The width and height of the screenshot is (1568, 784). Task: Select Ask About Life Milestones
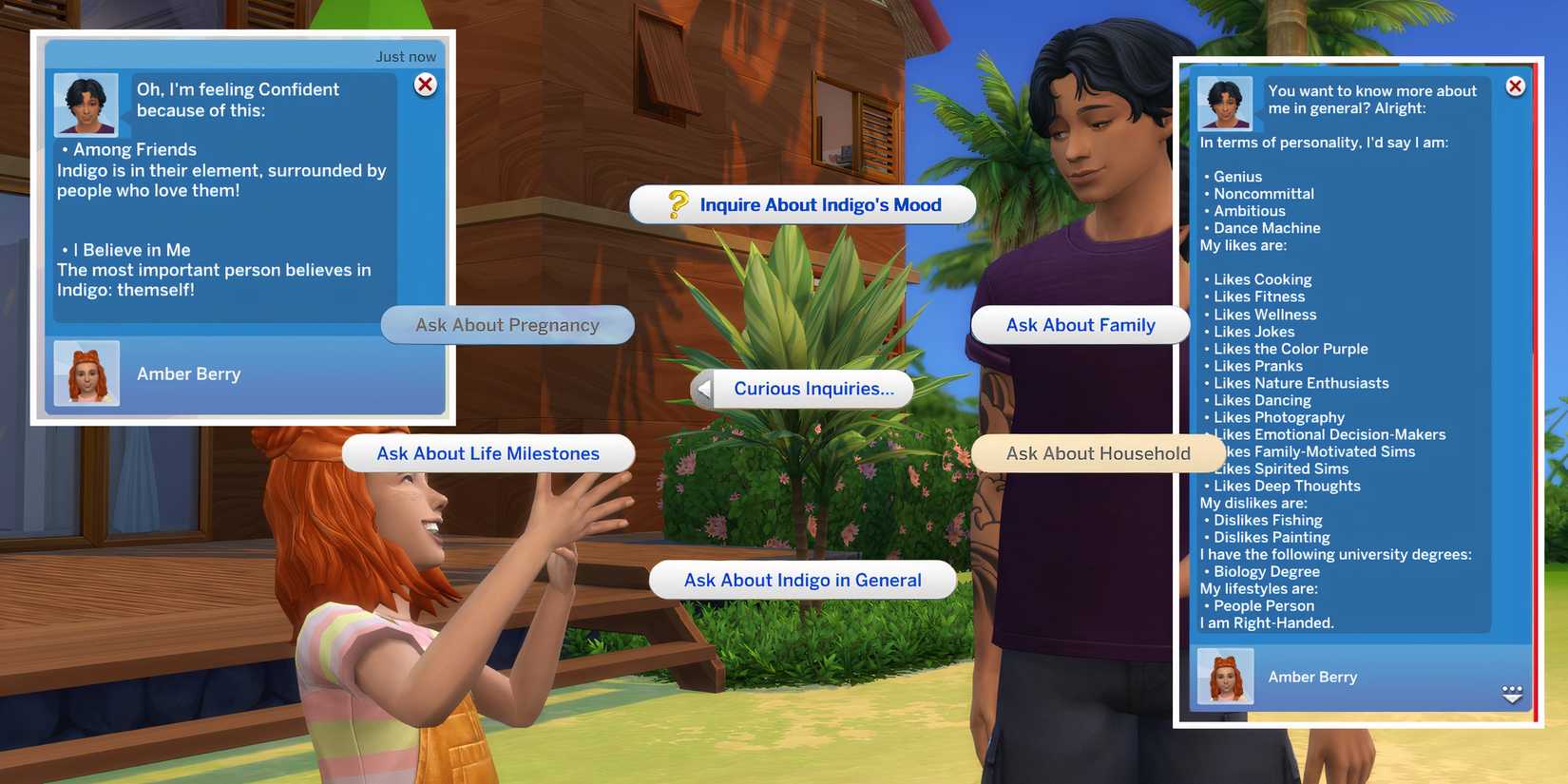click(x=488, y=453)
